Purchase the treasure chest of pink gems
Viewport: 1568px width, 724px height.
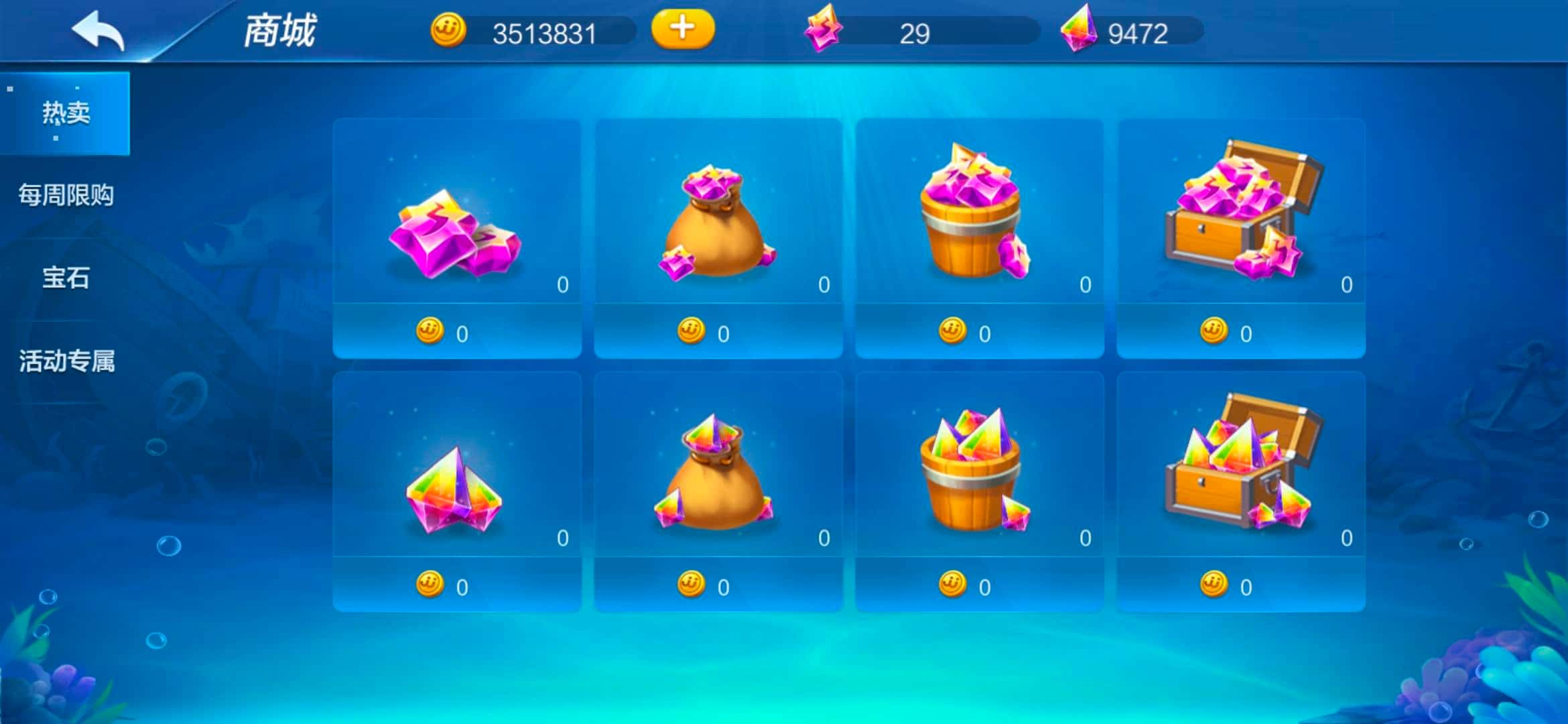1240,238
